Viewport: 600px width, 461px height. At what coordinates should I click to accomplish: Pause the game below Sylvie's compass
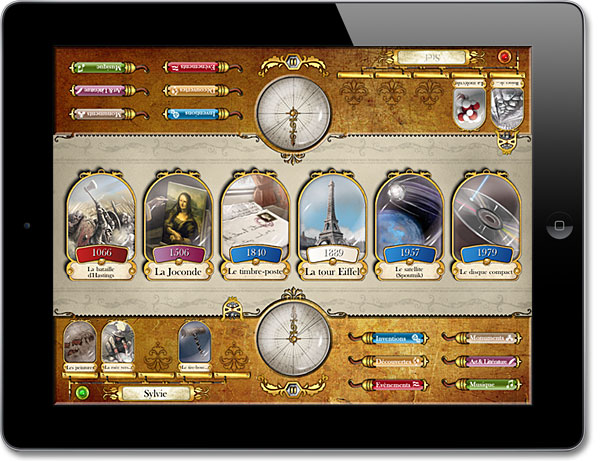[293, 389]
